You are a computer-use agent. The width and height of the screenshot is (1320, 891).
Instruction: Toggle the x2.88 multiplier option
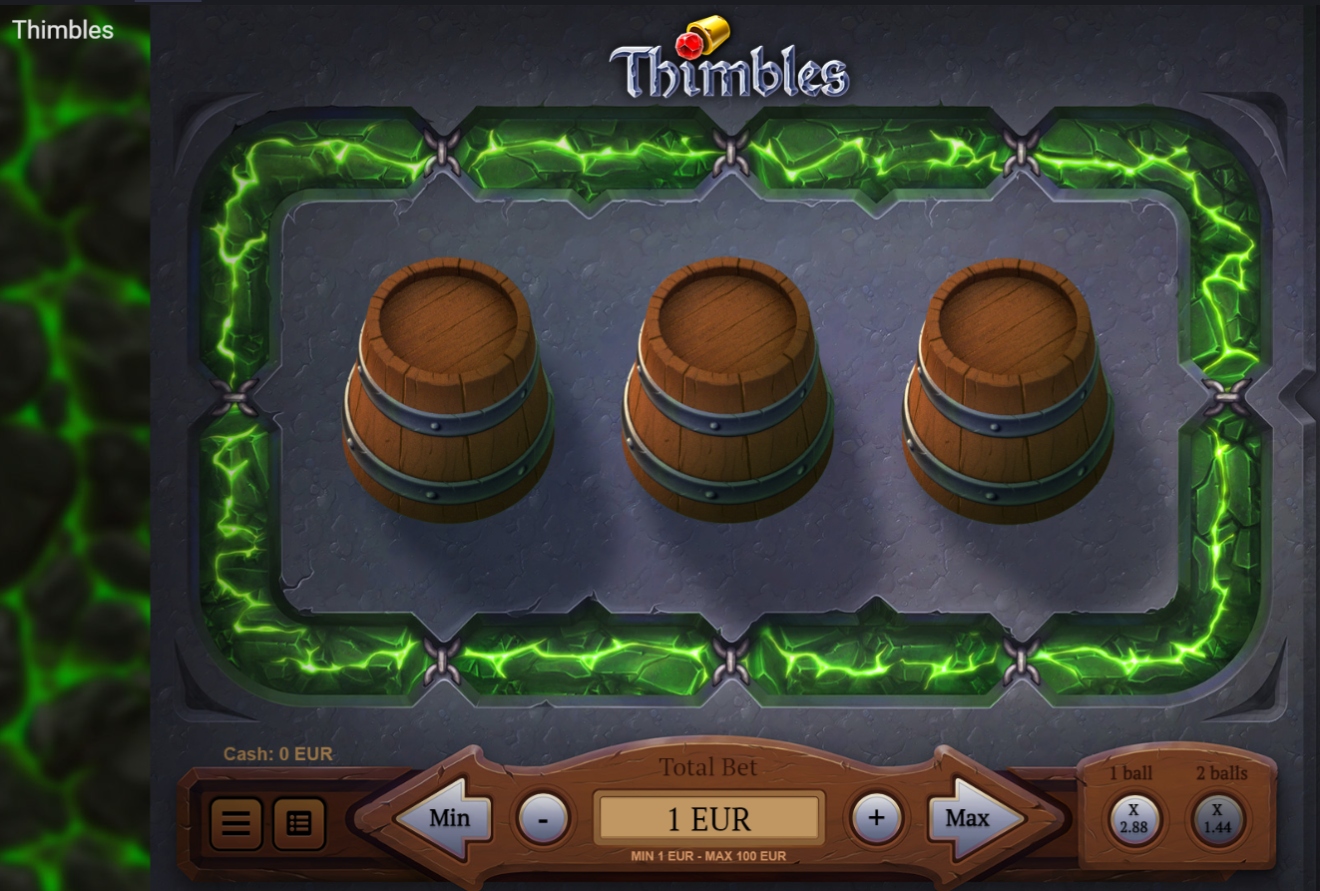[x=1135, y=818]
